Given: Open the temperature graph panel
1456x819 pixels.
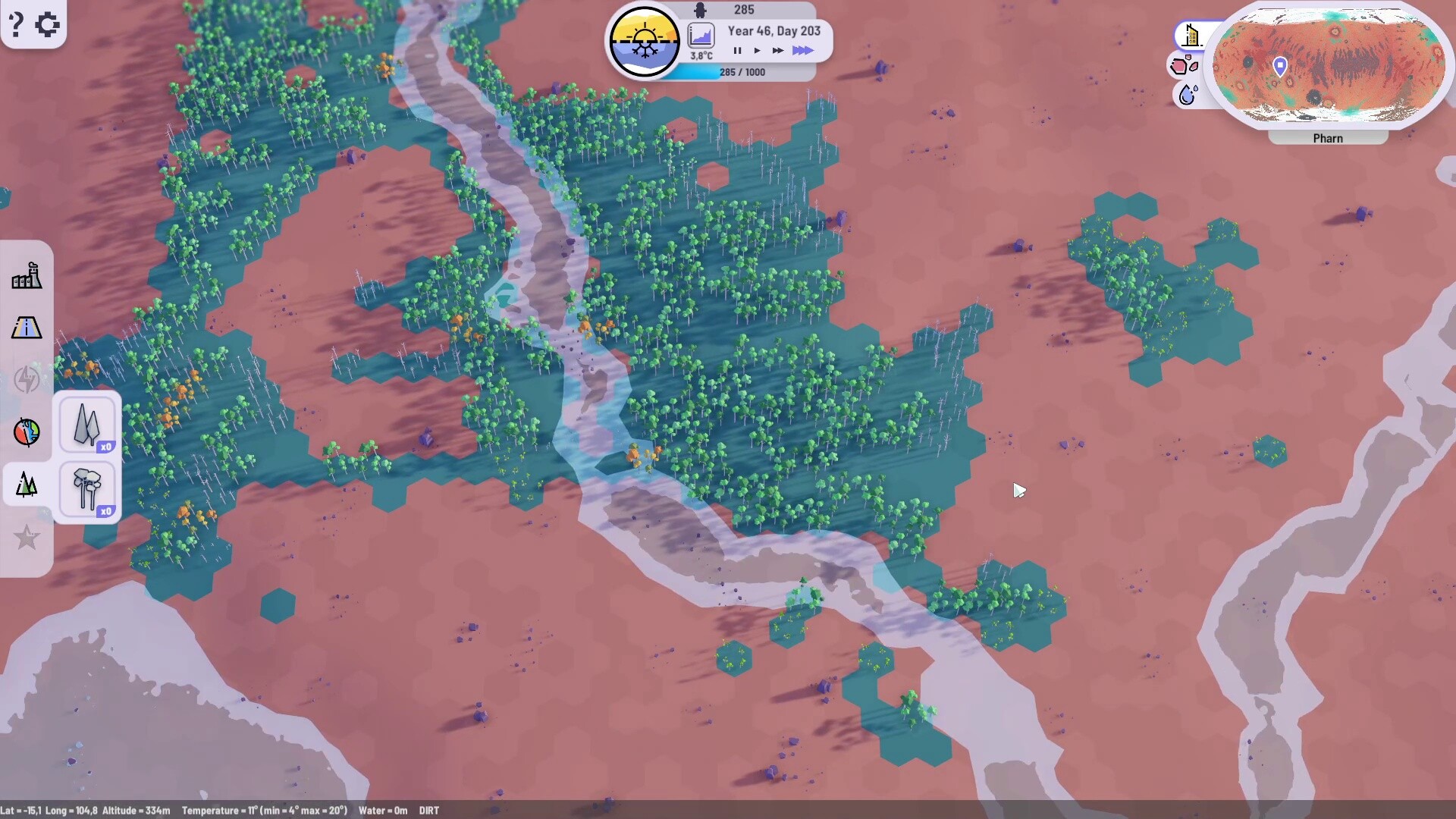Looking at the screenshot, I should tap(701, 35).
